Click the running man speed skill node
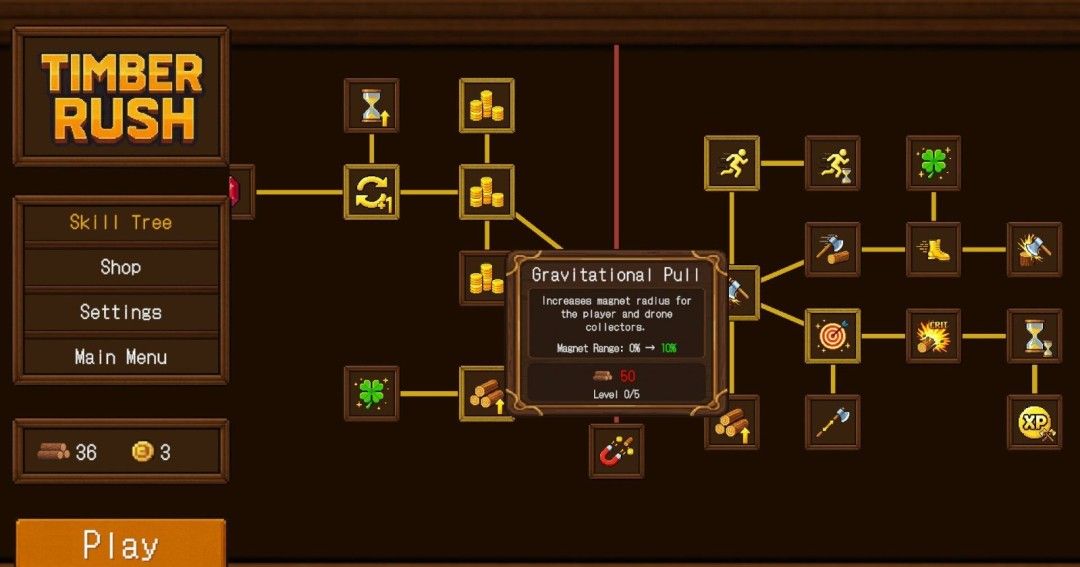The width and height of the screenshot is (1080, 567). point(732,163)
